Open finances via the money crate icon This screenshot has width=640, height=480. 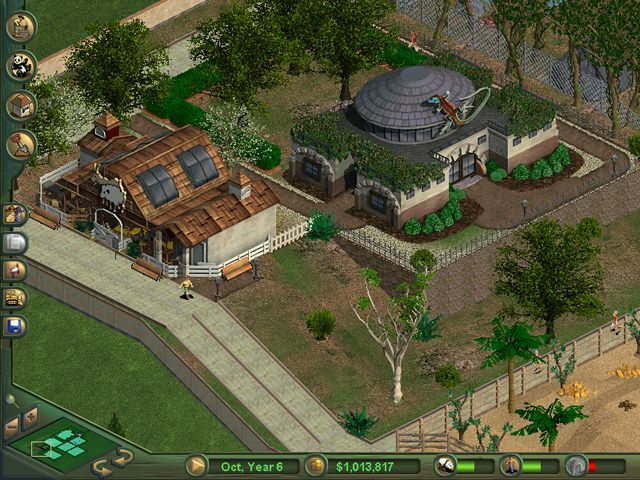317,465
